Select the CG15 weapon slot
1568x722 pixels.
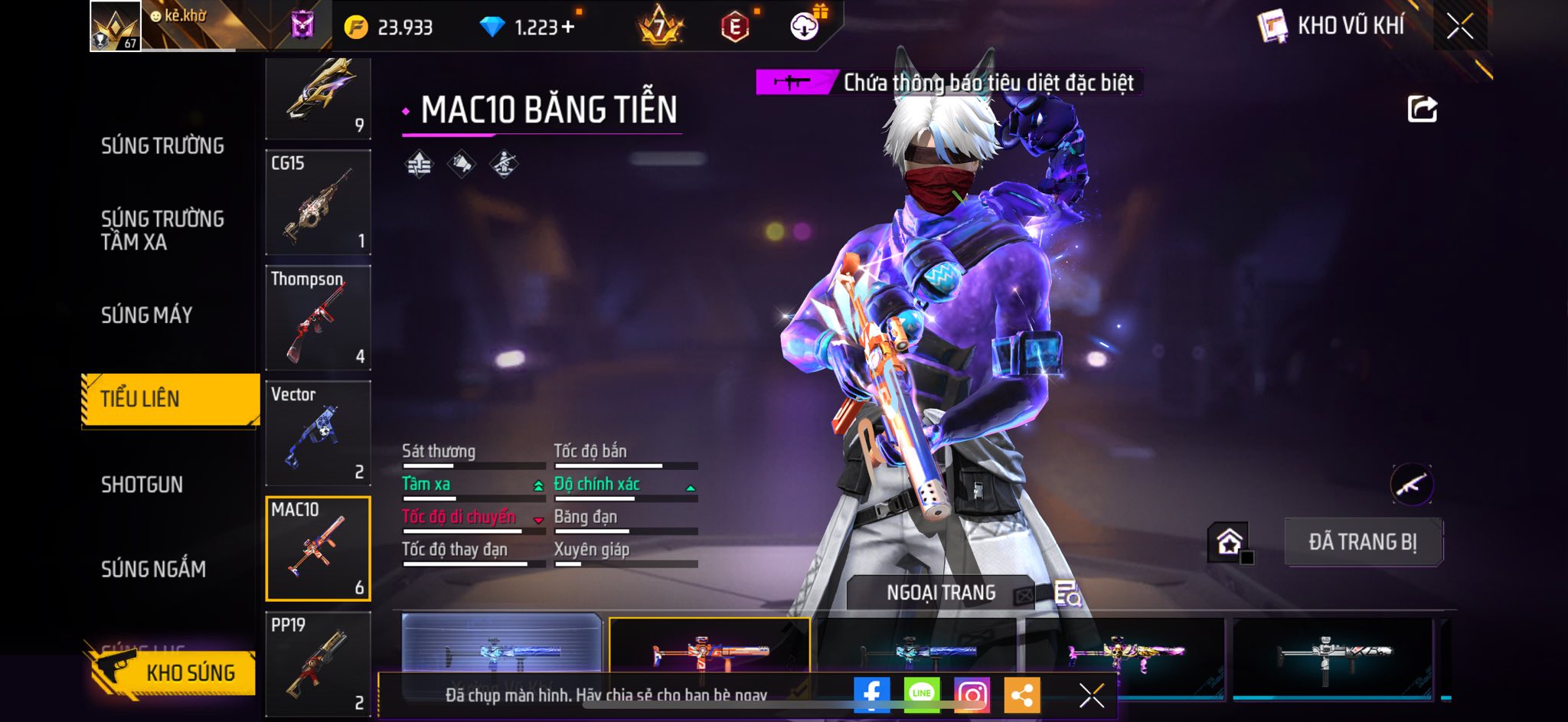click(x=318, y=202)
